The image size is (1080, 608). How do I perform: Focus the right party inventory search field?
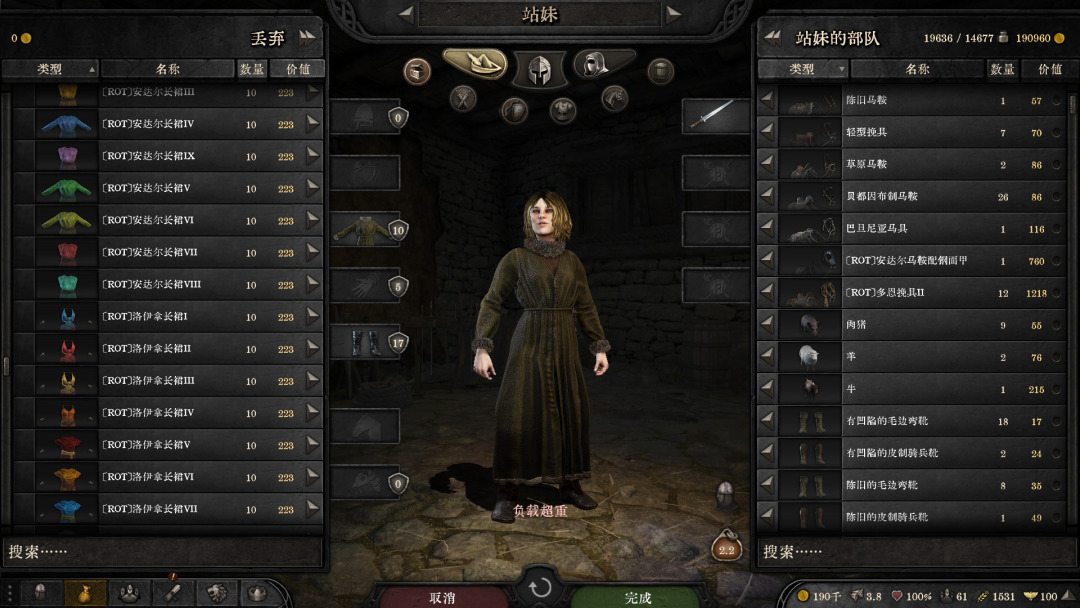915,551
